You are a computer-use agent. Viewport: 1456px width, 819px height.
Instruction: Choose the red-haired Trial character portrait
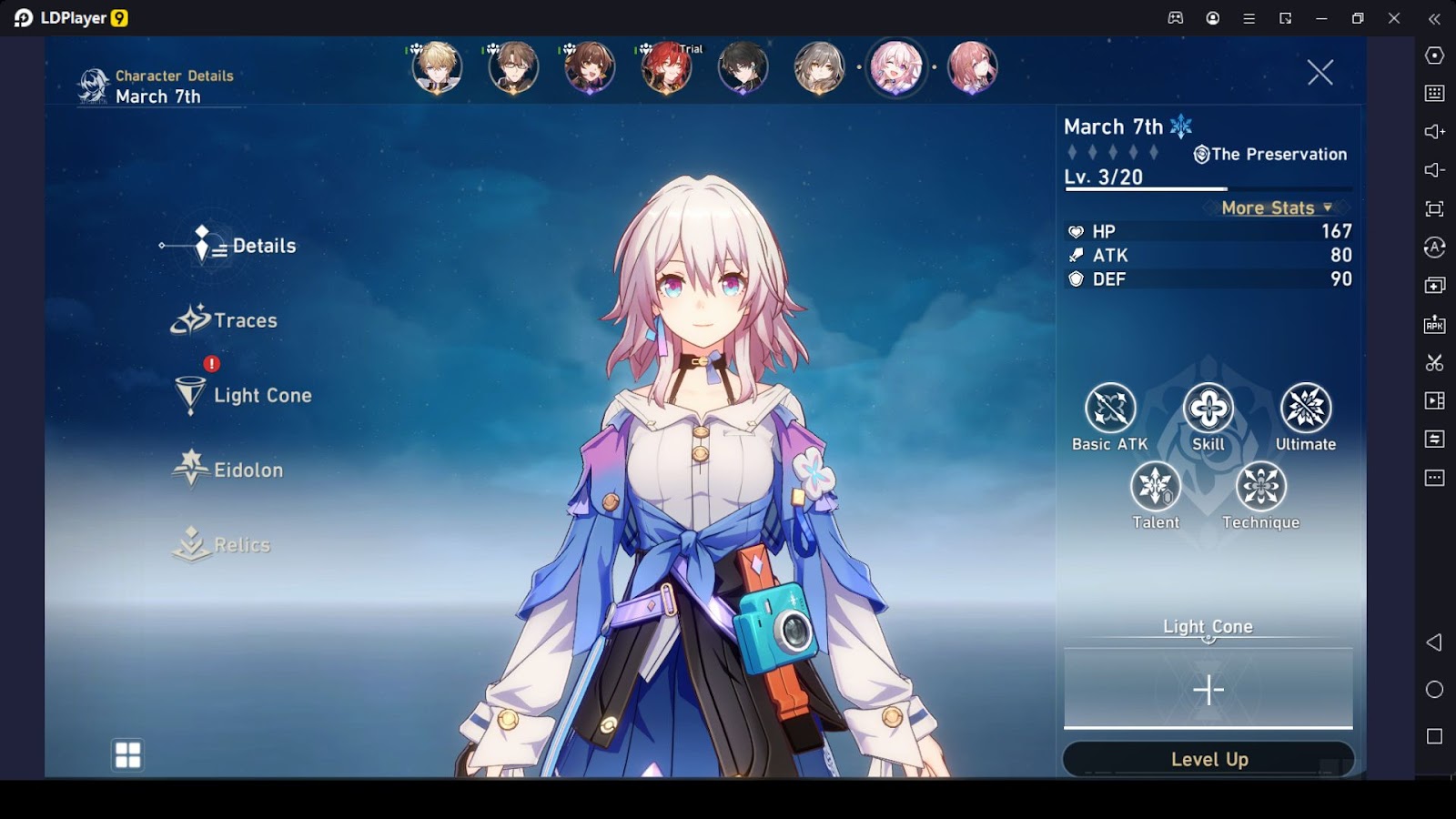(666, 67)
